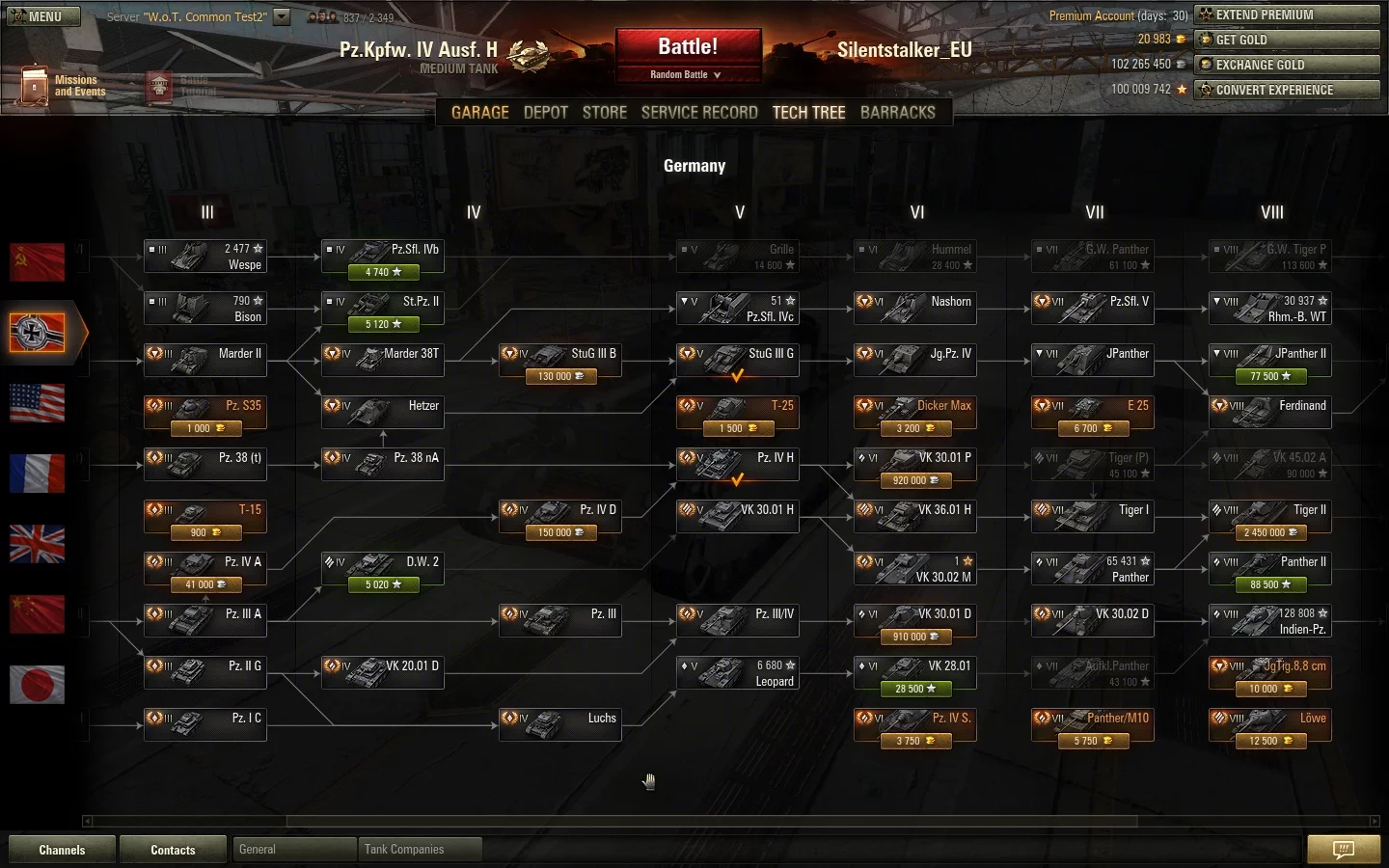Select the Tiger I tank node
The height and width of the screenshot is (868, 1389).
[x=1092, y=516]
